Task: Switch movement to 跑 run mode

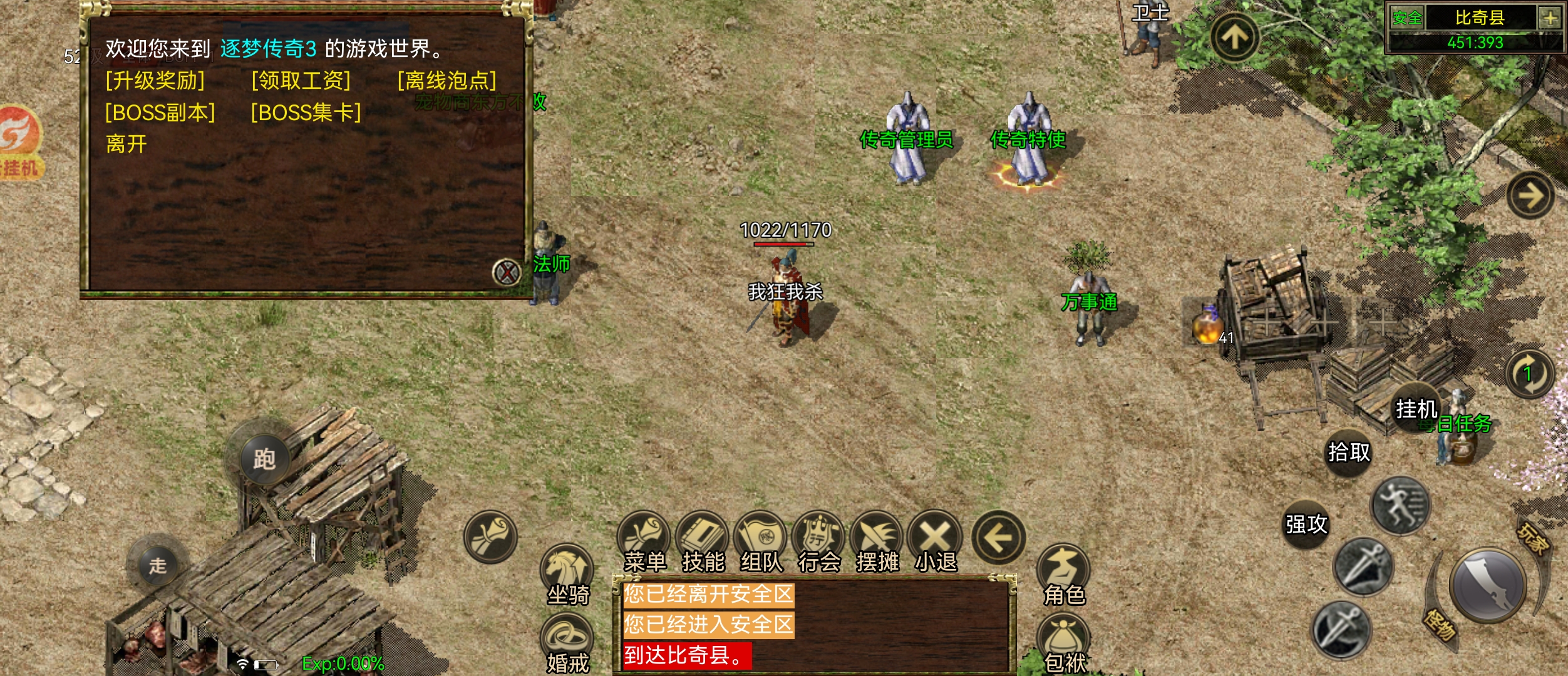Action: coord(264,459)
